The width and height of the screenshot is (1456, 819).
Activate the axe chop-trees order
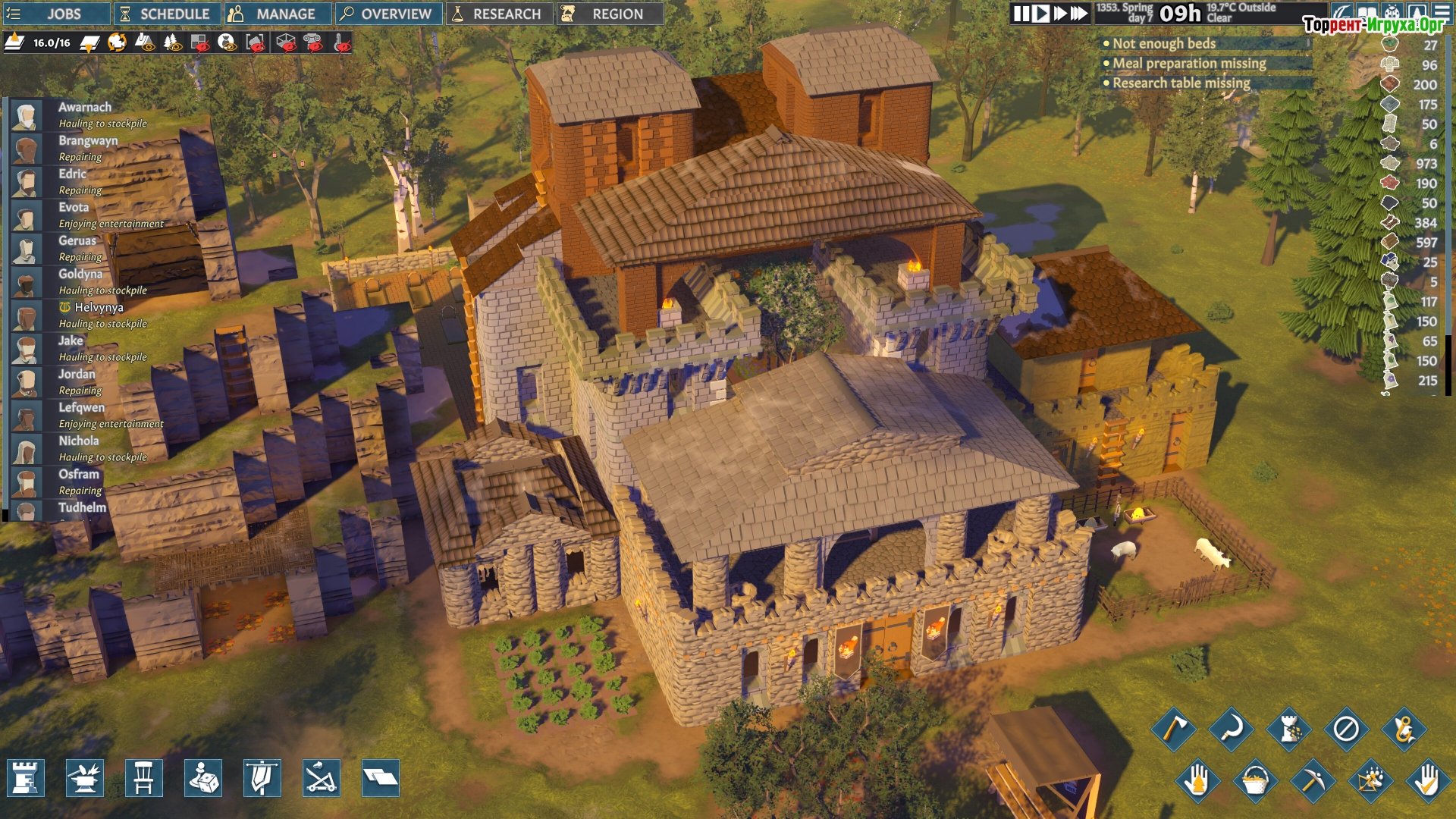click(1173, 730)
